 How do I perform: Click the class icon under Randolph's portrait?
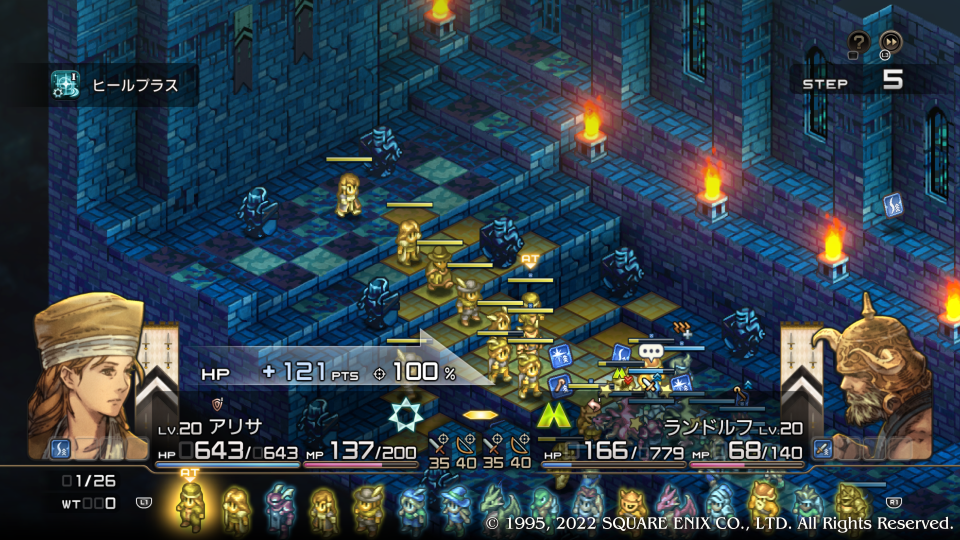click(824, 448)
